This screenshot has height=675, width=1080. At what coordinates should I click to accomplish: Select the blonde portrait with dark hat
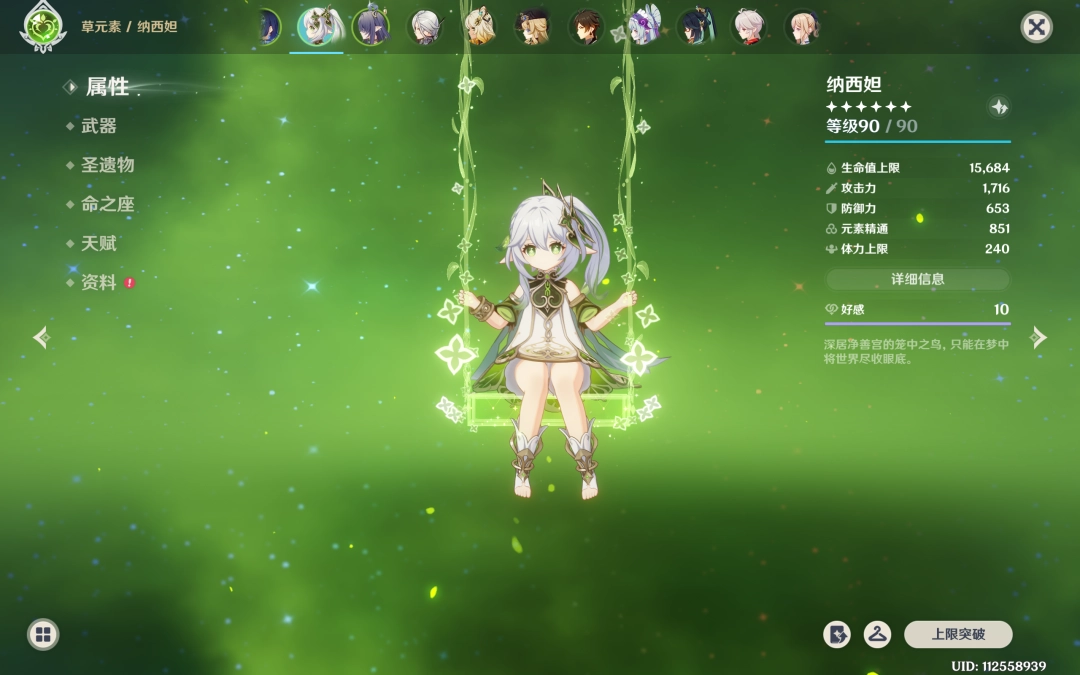pos(532,27)
